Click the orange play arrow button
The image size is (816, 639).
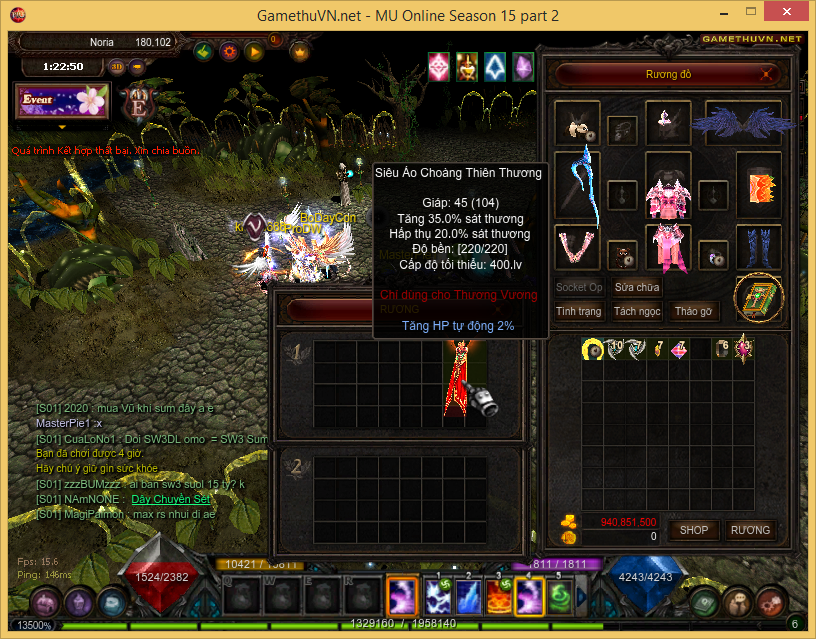(254, 51)
